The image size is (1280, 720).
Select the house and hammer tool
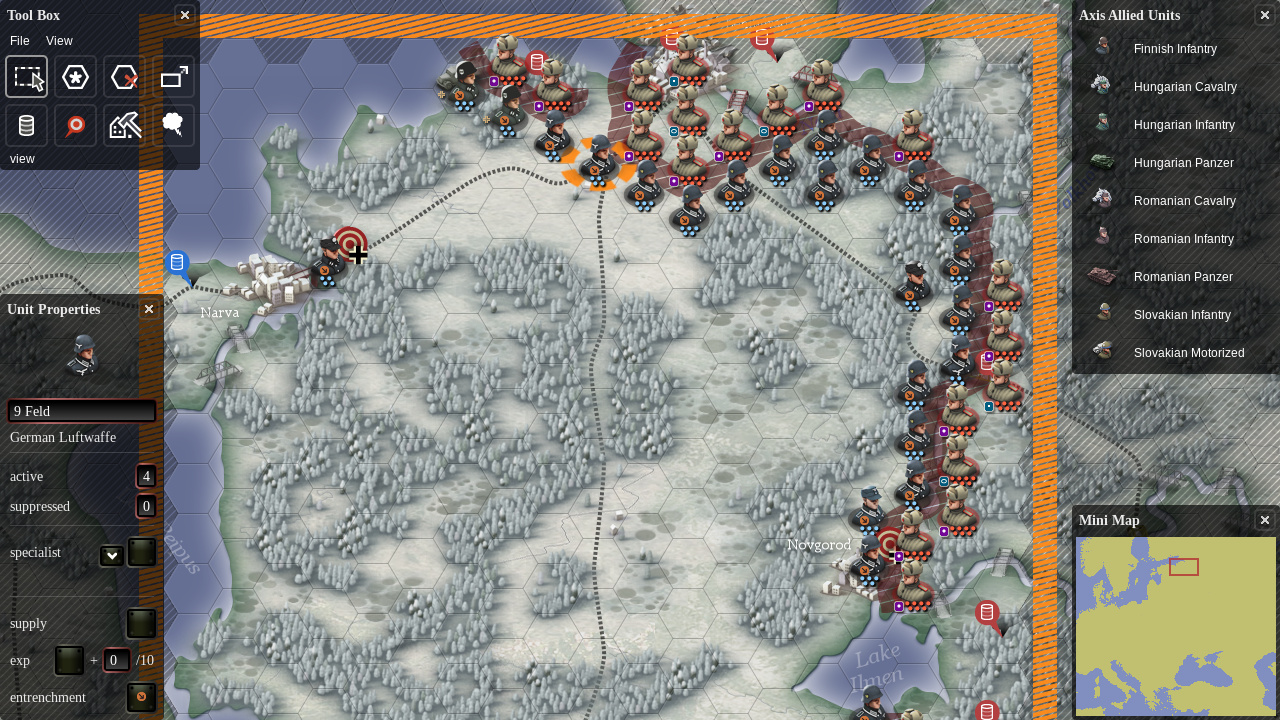click(x=125, y=126)
